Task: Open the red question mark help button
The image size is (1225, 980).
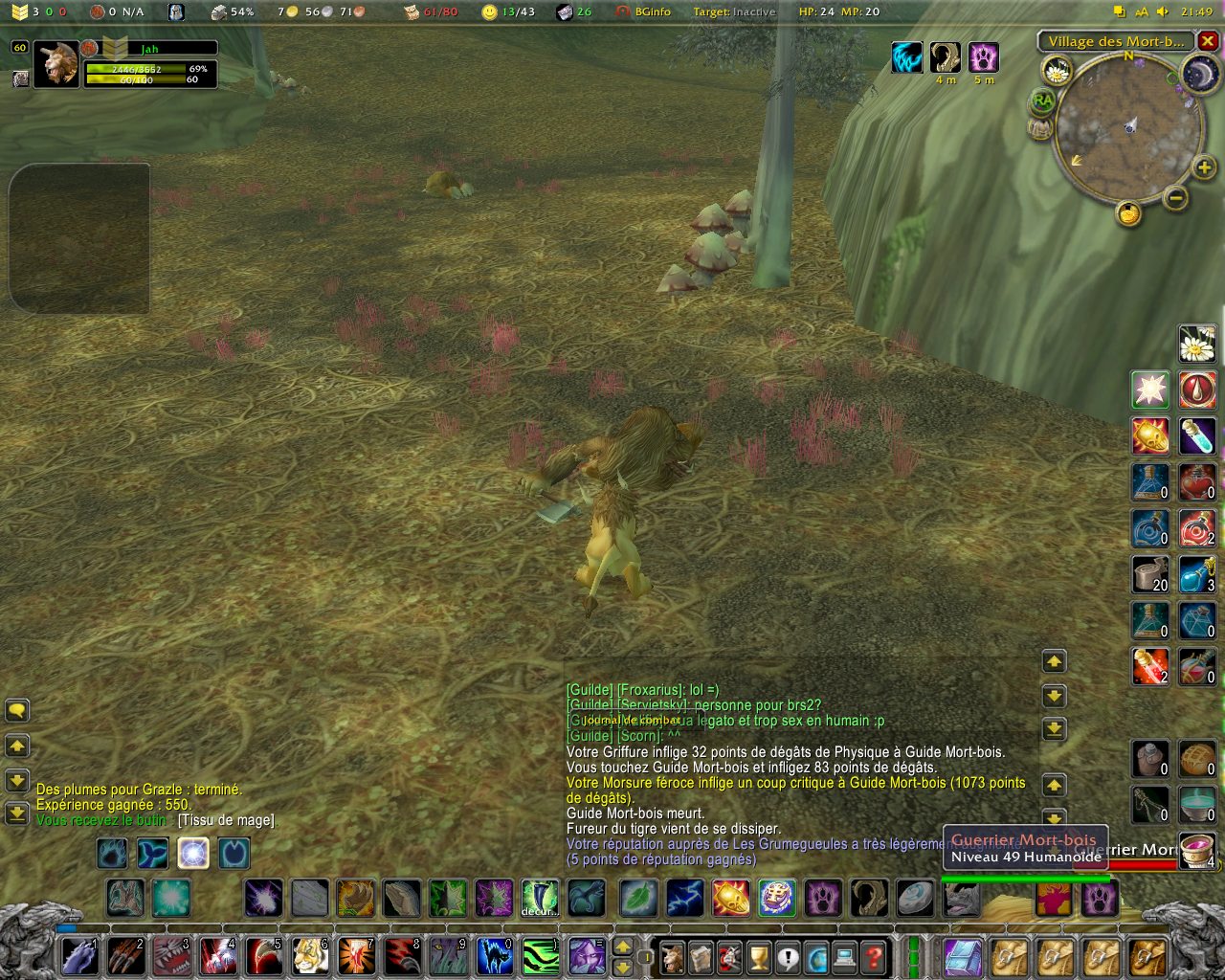Action: (x=873, y=956)
